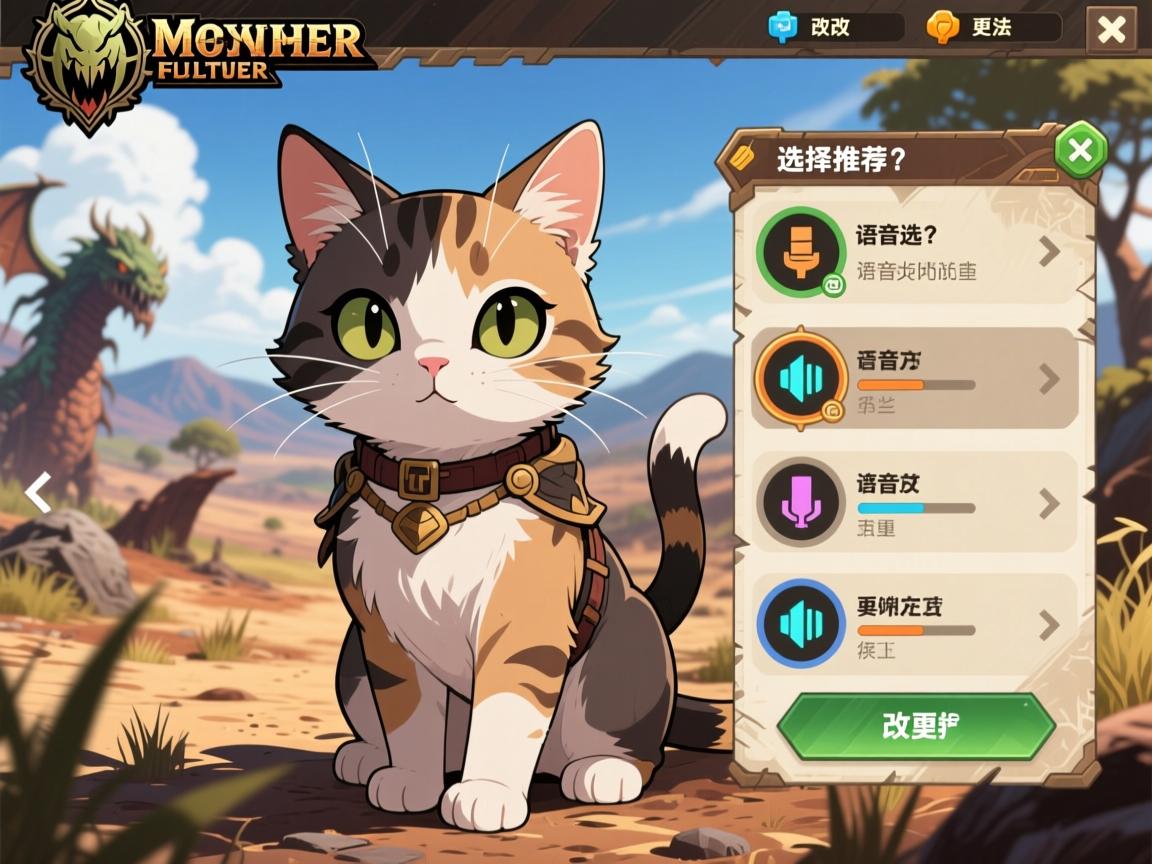This screenshot has width=1152, height=864.
Task: Choose the 语音方 row with orange-ringed speaker
Action: [913, 379]
